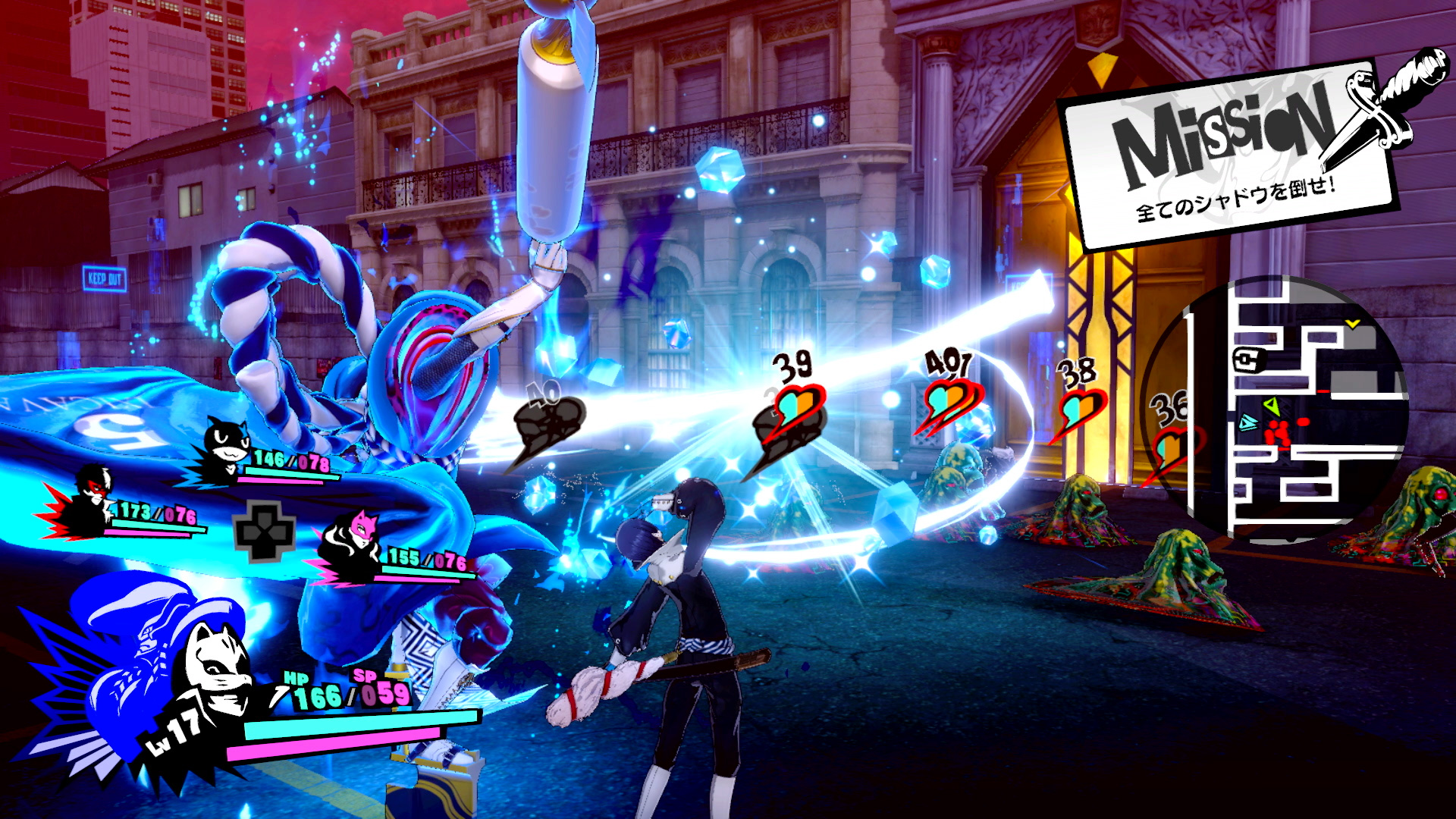Open the circular minimap

pos(1282,408)
